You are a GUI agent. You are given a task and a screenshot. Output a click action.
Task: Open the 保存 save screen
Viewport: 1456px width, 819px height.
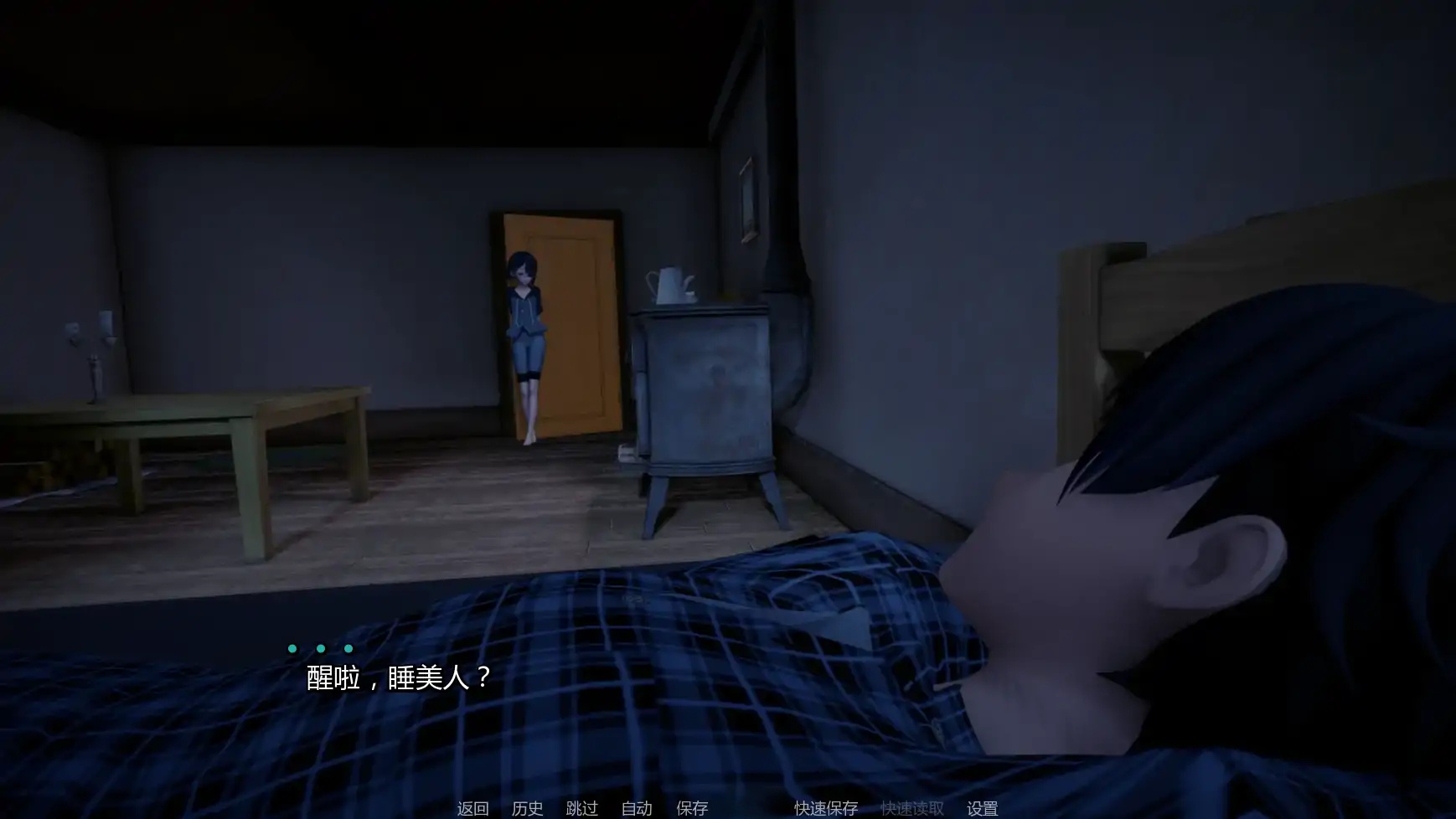click(x=692, y=809)
